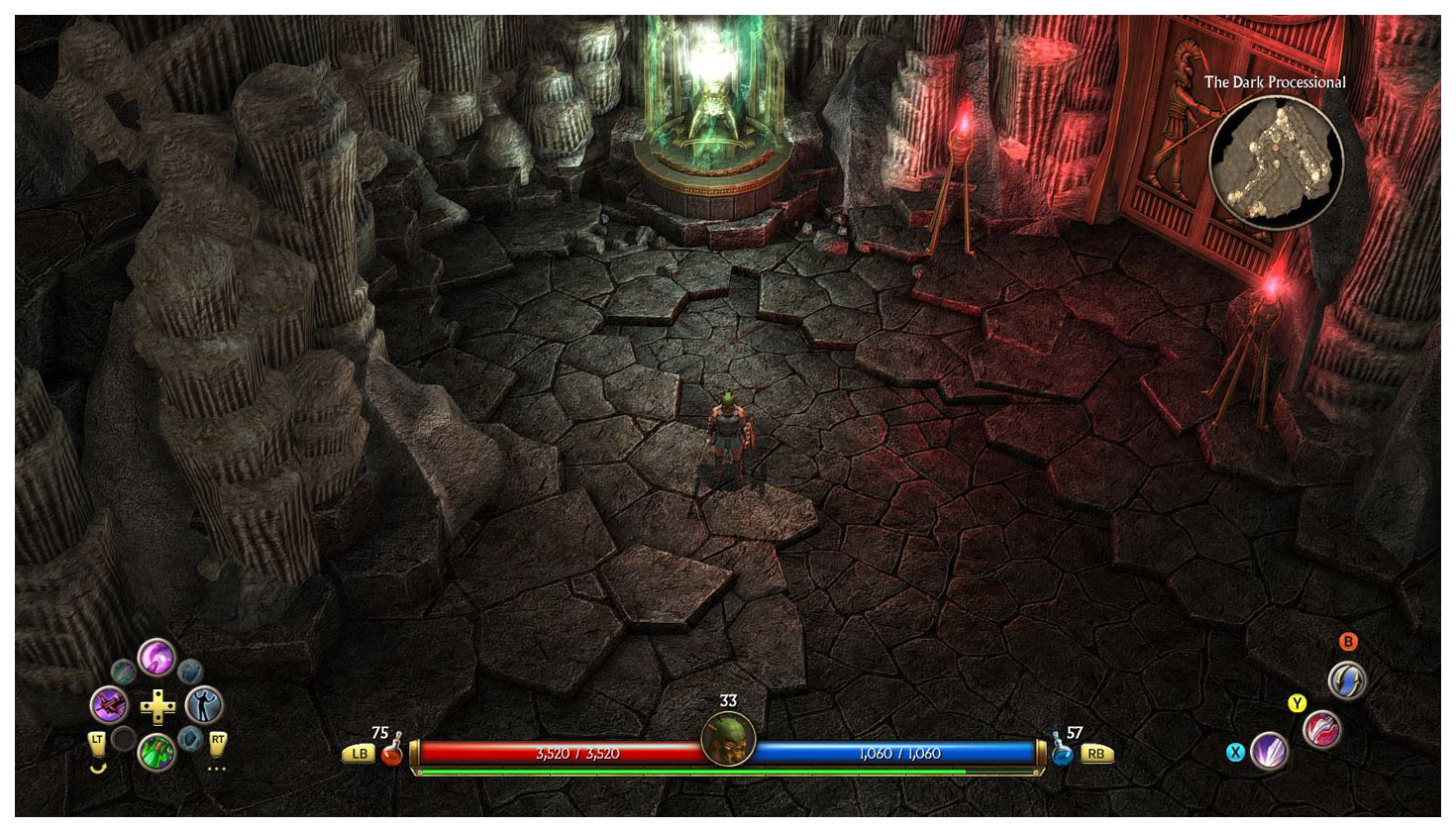This screenshot has width=1456, height=832.
Task: Use the red and white slash skill
Action: [1321, 730]
